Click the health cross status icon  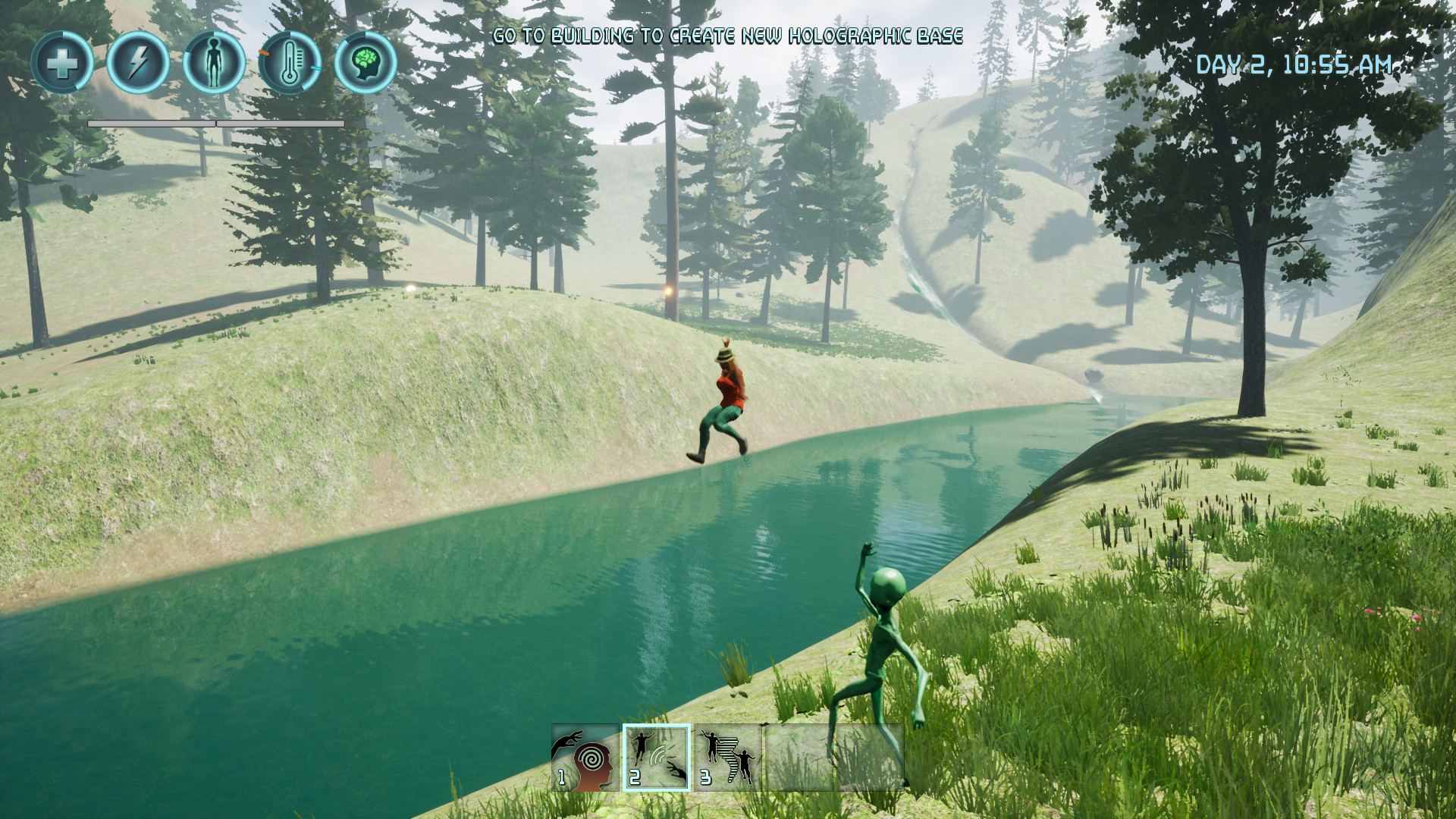[62, 62]
